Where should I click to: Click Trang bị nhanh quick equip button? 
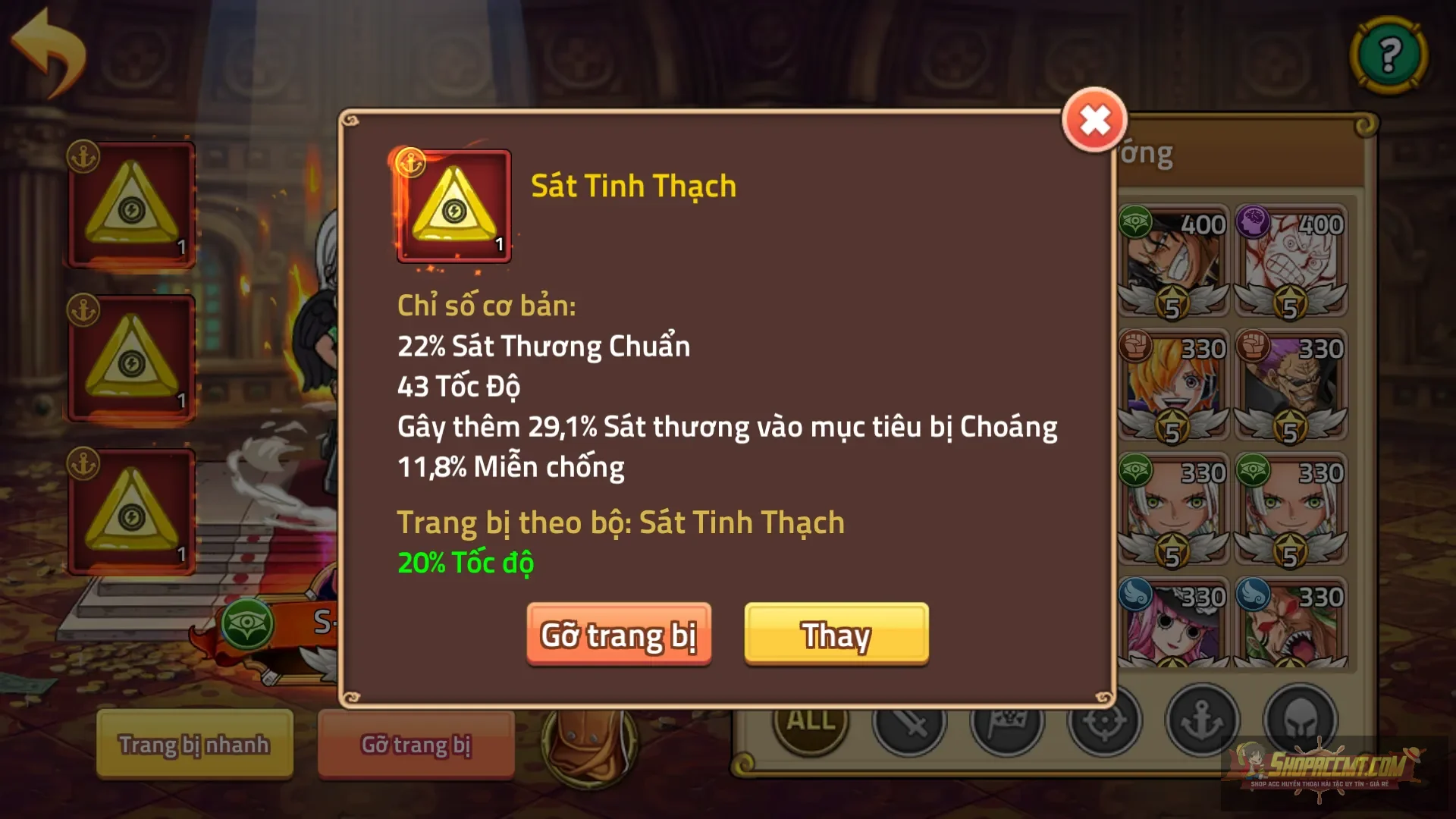coord(194,744)
